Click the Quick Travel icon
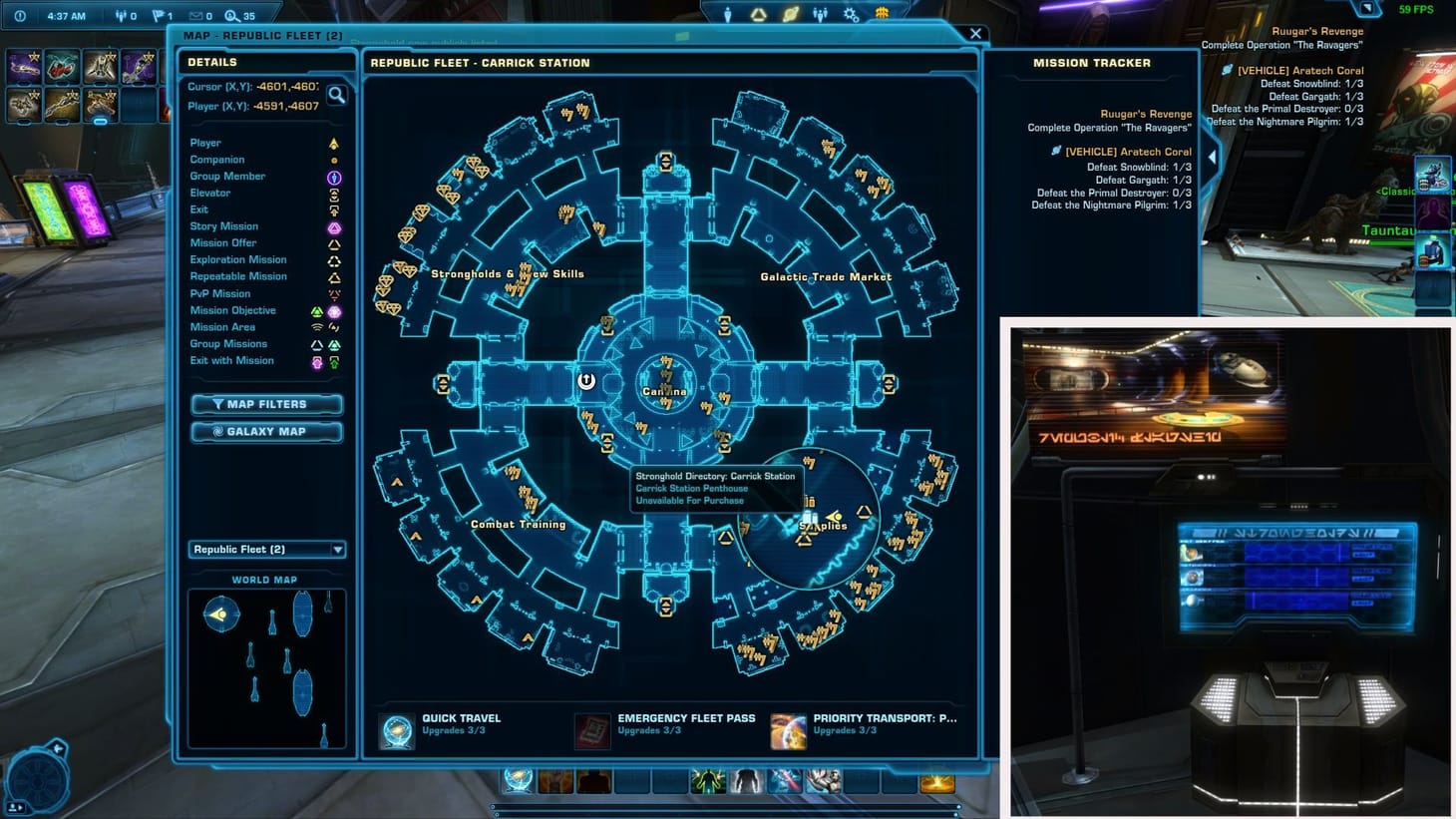Screen dimensions: 1456x819 coord(396,730)
